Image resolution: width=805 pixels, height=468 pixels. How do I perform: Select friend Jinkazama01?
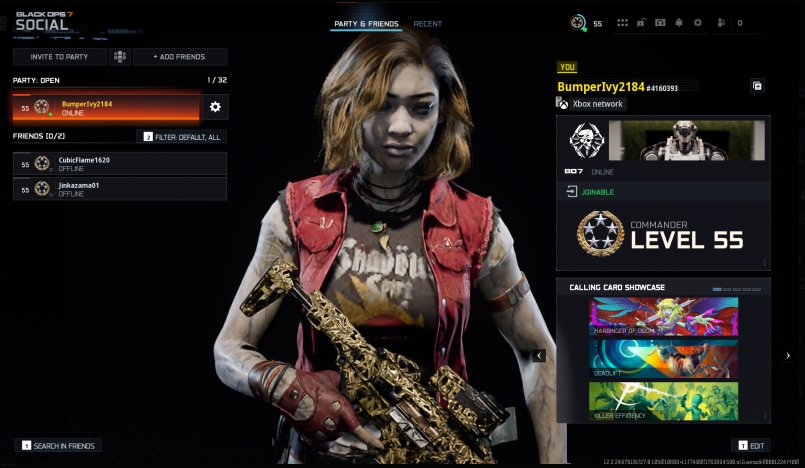tap(120, 189)
